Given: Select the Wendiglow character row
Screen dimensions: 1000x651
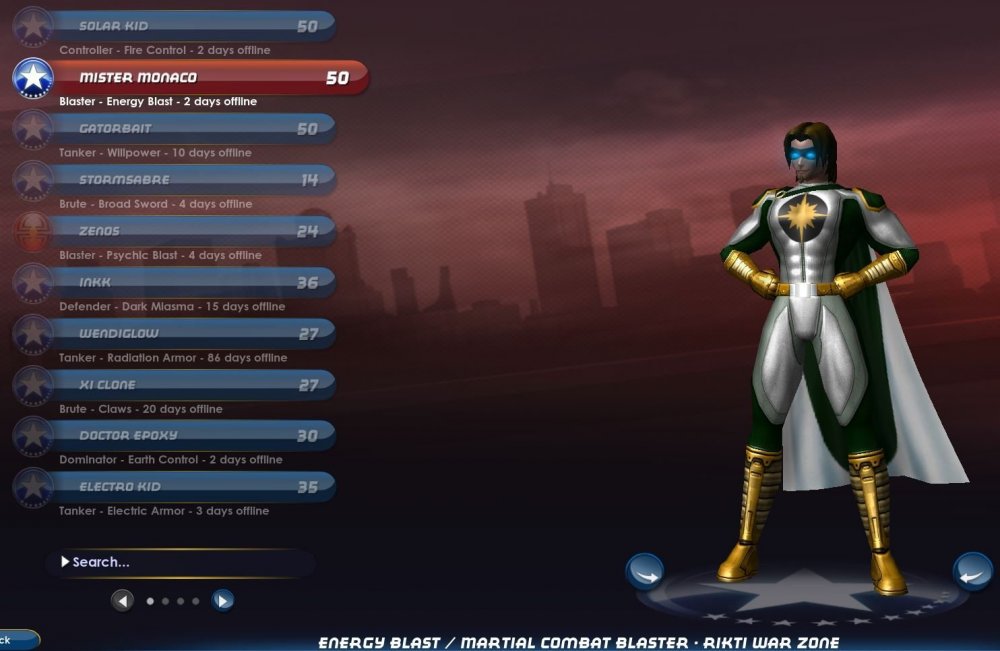Looking at the screenshot, I should (190, 334).
